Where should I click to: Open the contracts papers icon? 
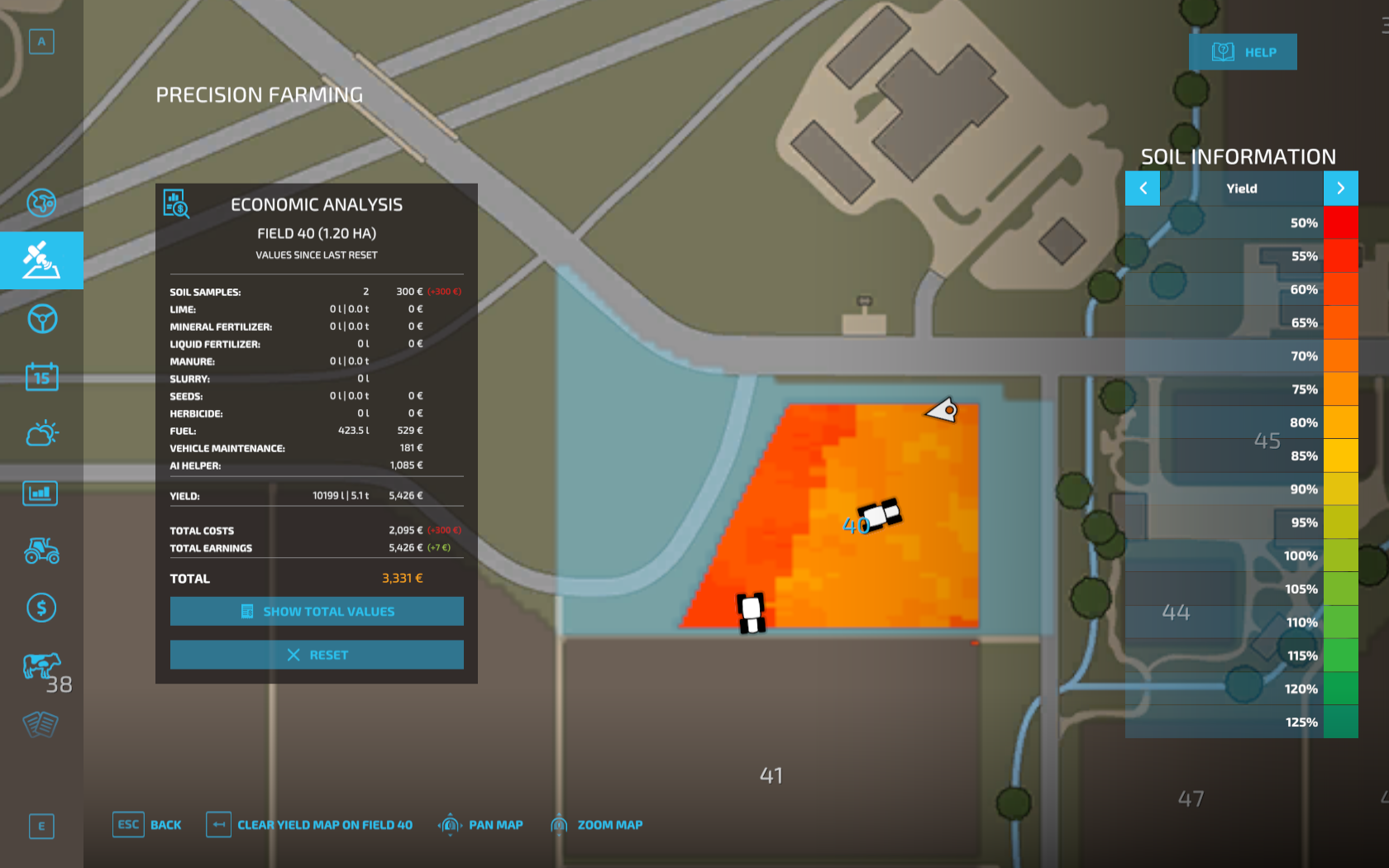click(x=41, y=725)
